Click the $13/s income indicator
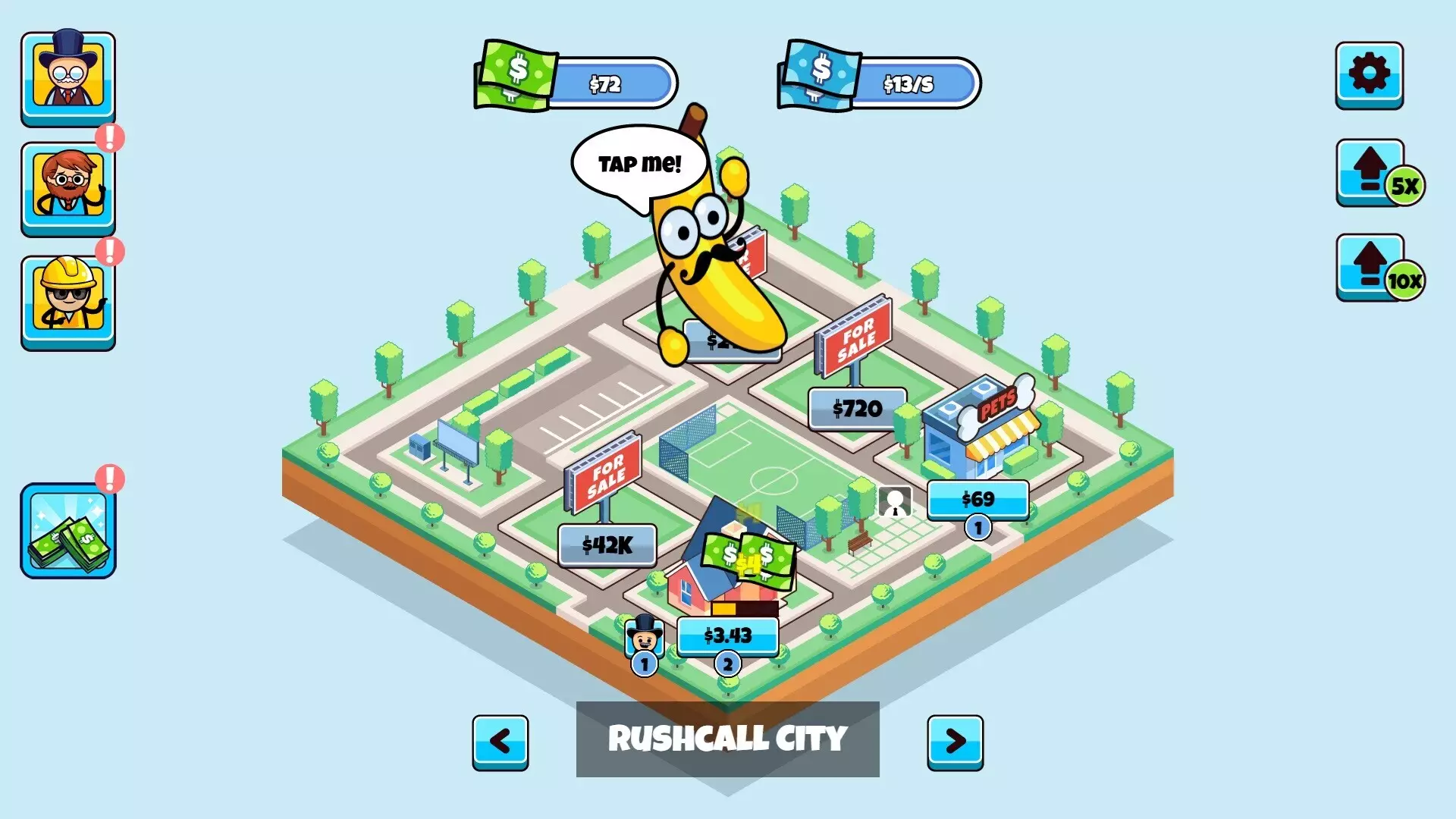This screenshot has width=1456, height=819. pos(908,85)
